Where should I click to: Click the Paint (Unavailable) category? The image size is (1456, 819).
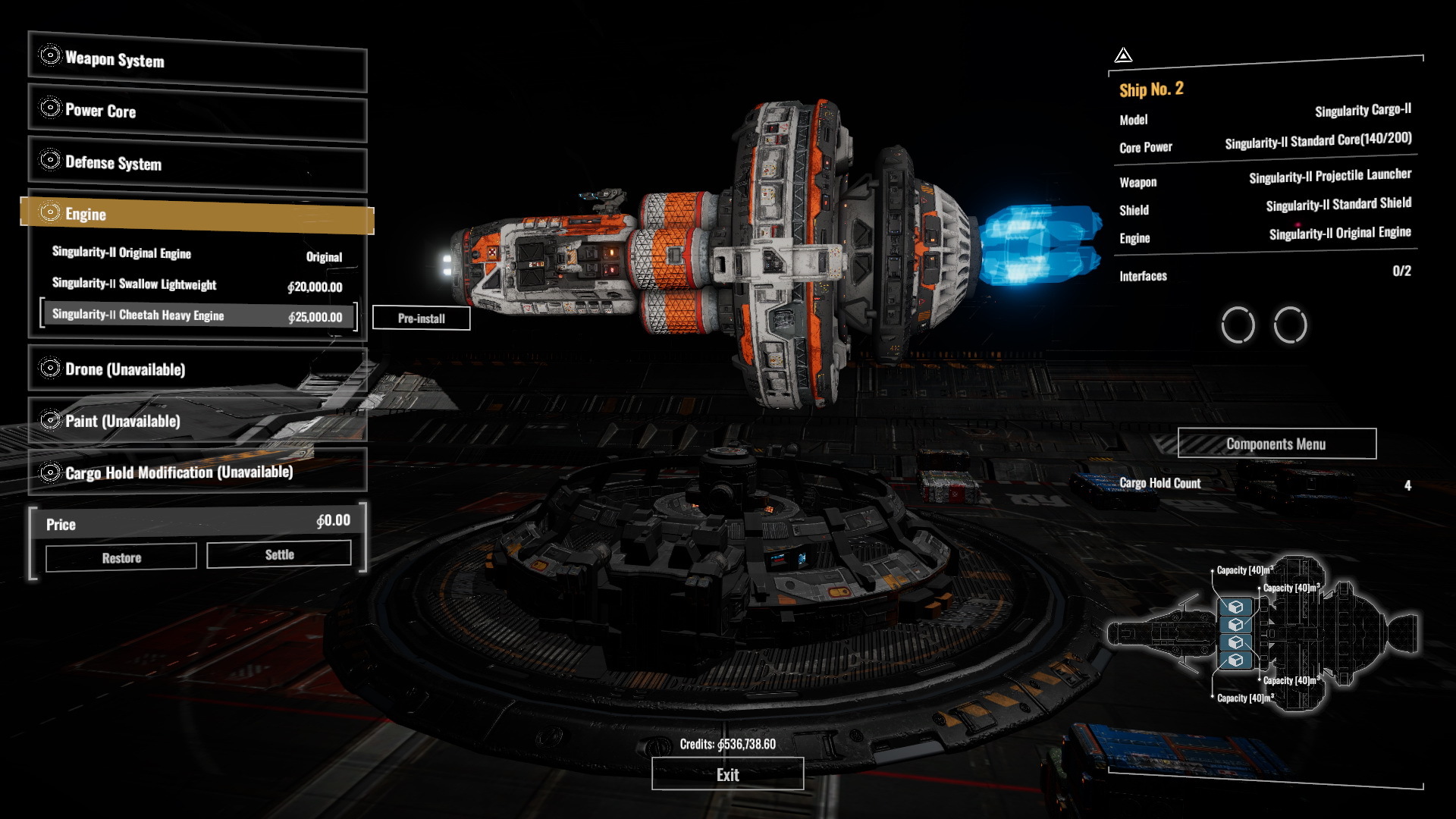pyautogui.click(x=197, y=421)
